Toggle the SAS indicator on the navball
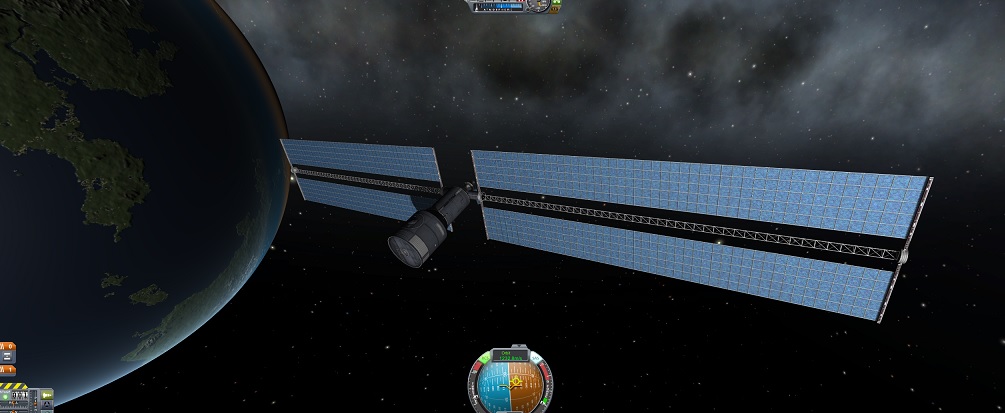 coord(533,356)
